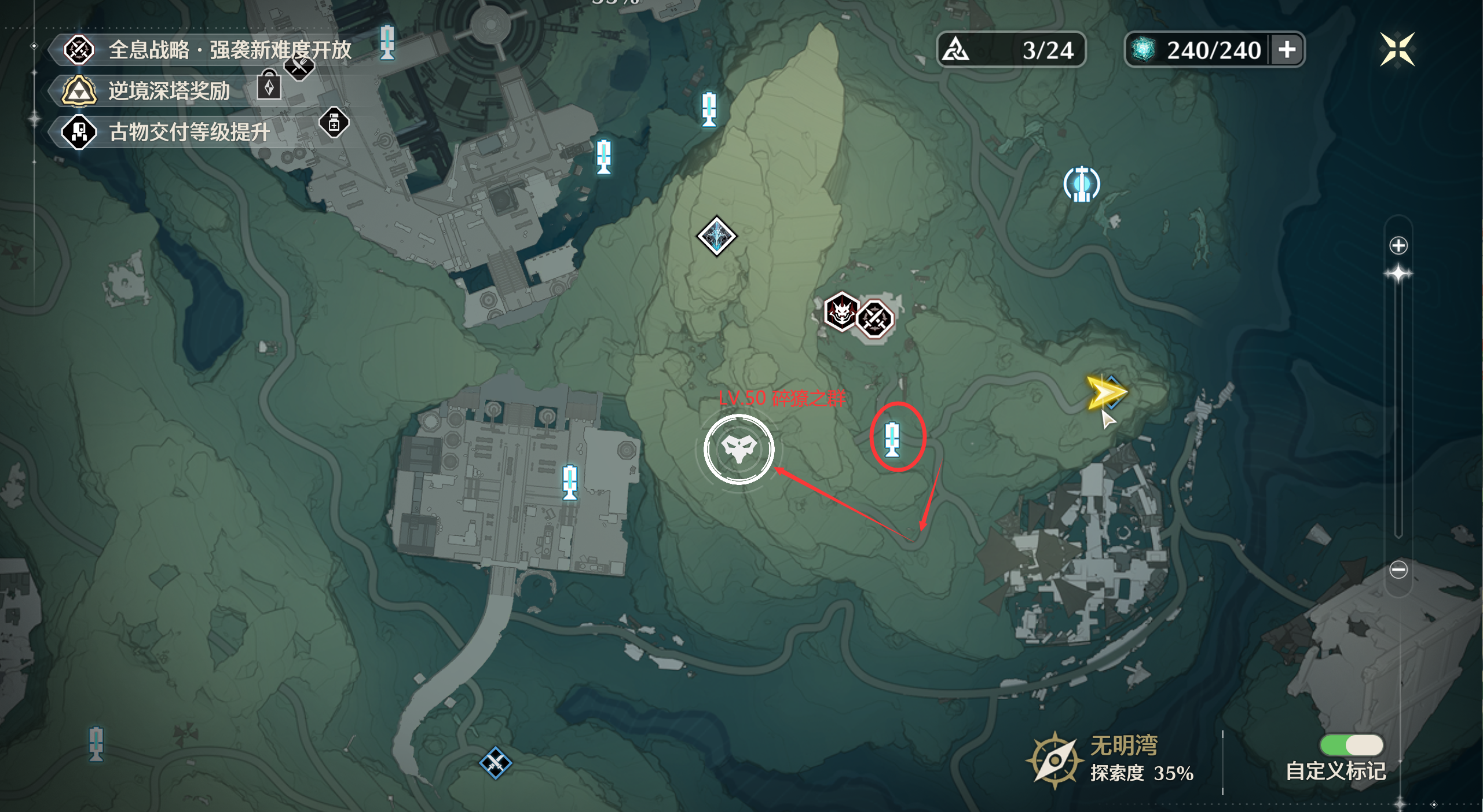
Task: Select the crossed swords hexagon map marker
Action: coord(874,318)
